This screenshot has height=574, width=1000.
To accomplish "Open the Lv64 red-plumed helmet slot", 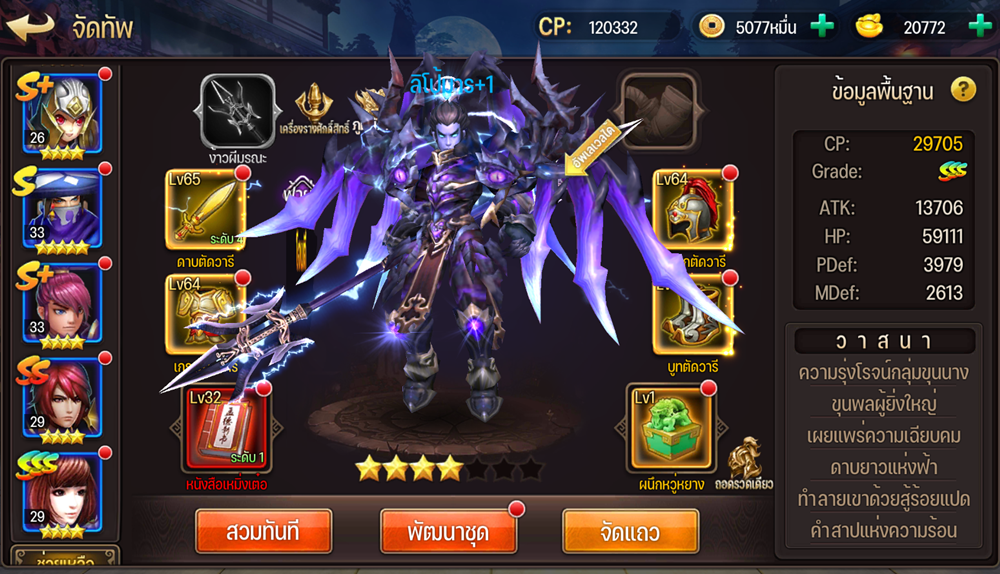I will 692,208.
